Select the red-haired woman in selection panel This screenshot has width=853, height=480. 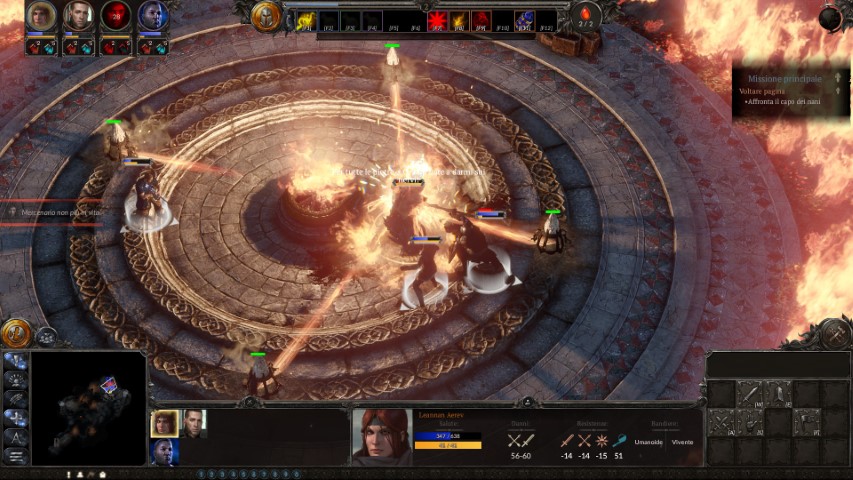(165, 424)
